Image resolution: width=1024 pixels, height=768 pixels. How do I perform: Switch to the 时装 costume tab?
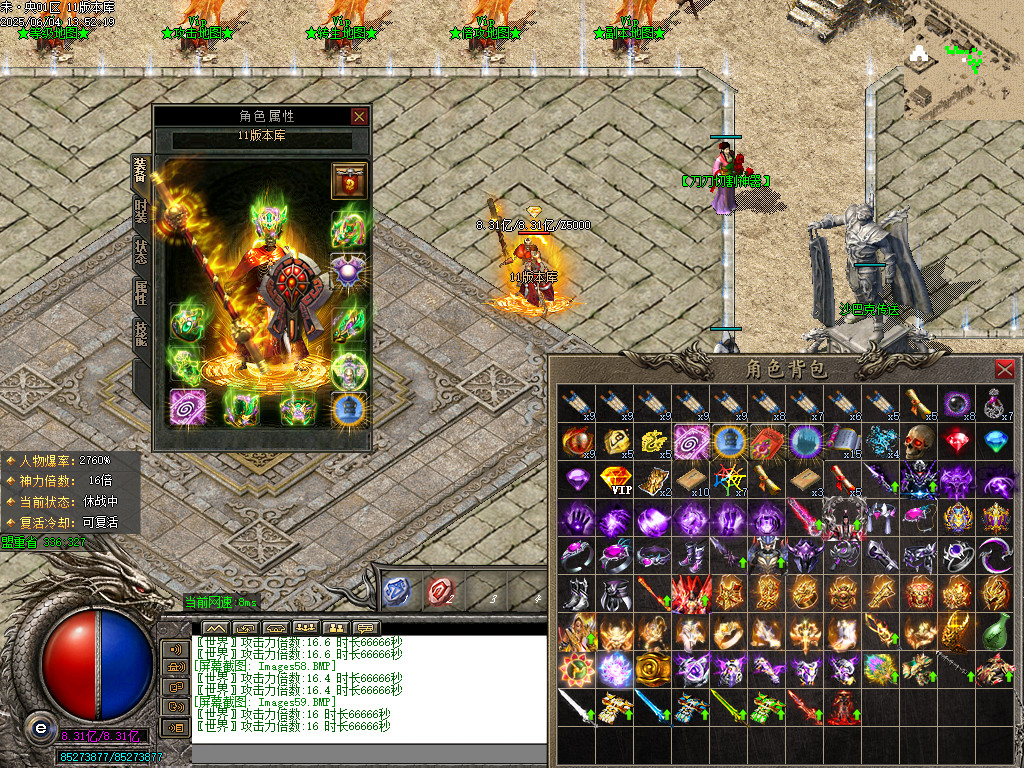pos(141,210)
